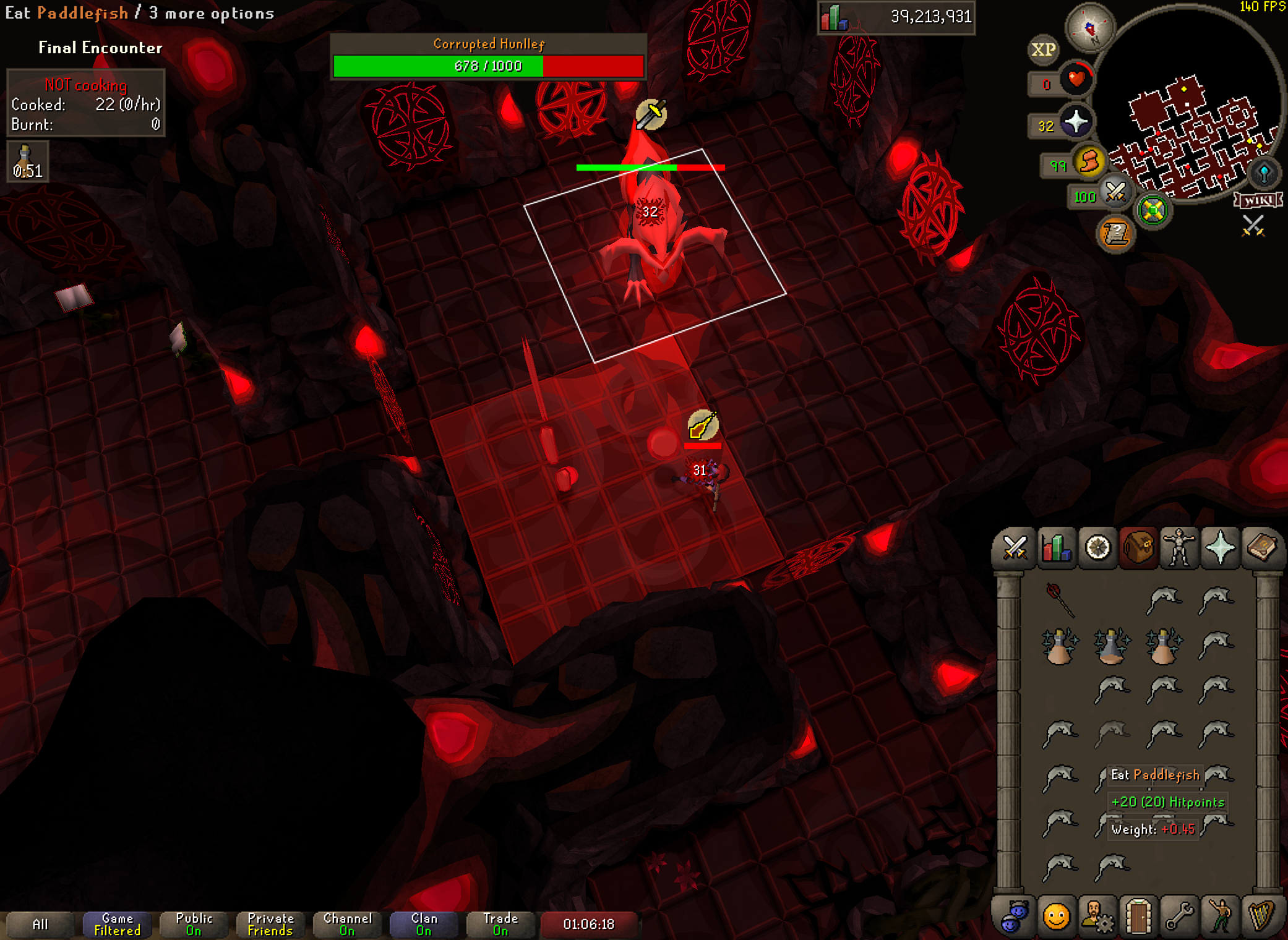The image size is (1288, 940).
Task: Click the special attack orb
Action: 1115,192
